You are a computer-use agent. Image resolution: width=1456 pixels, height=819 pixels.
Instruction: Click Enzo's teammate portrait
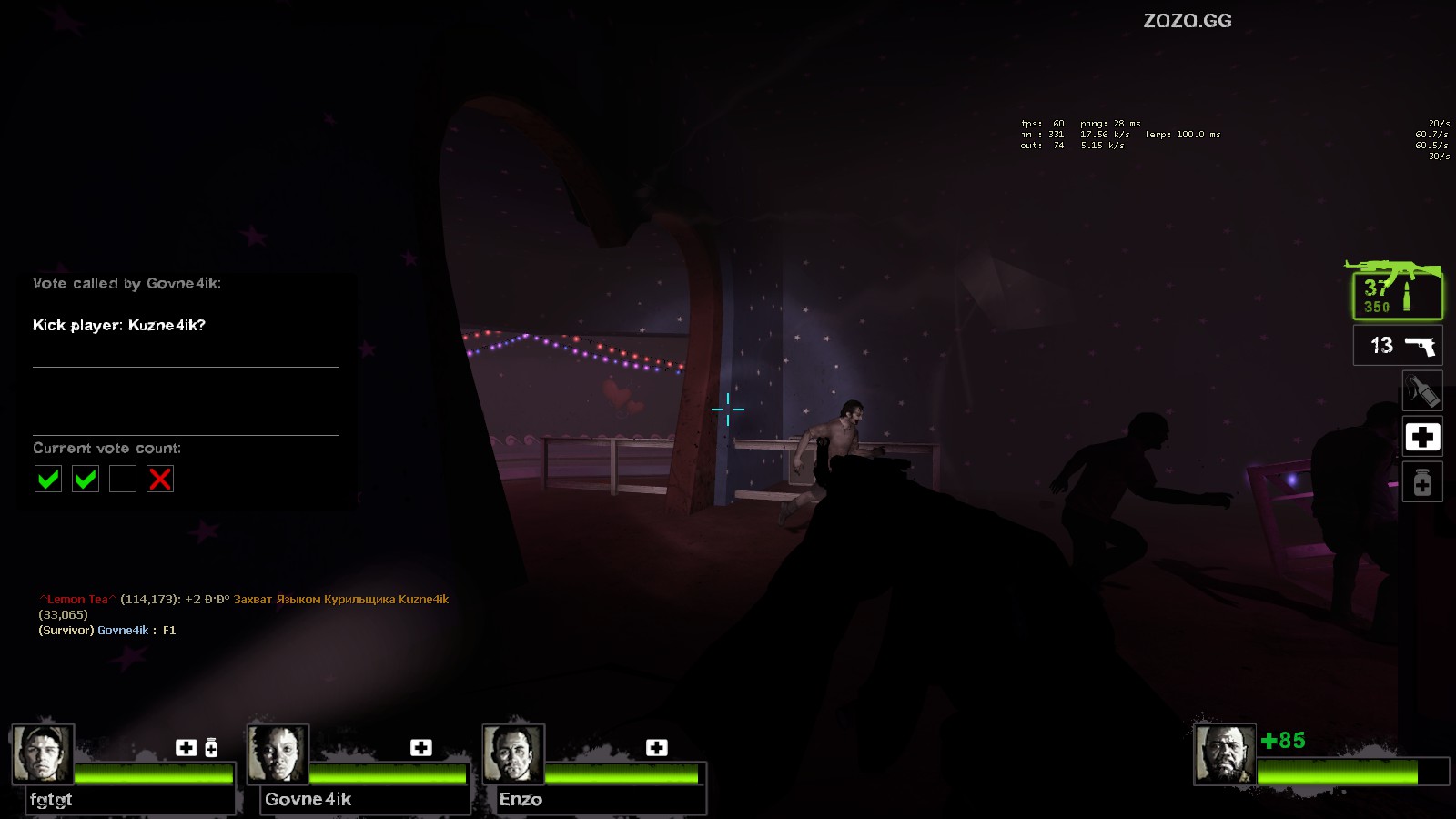click(513, 753)
